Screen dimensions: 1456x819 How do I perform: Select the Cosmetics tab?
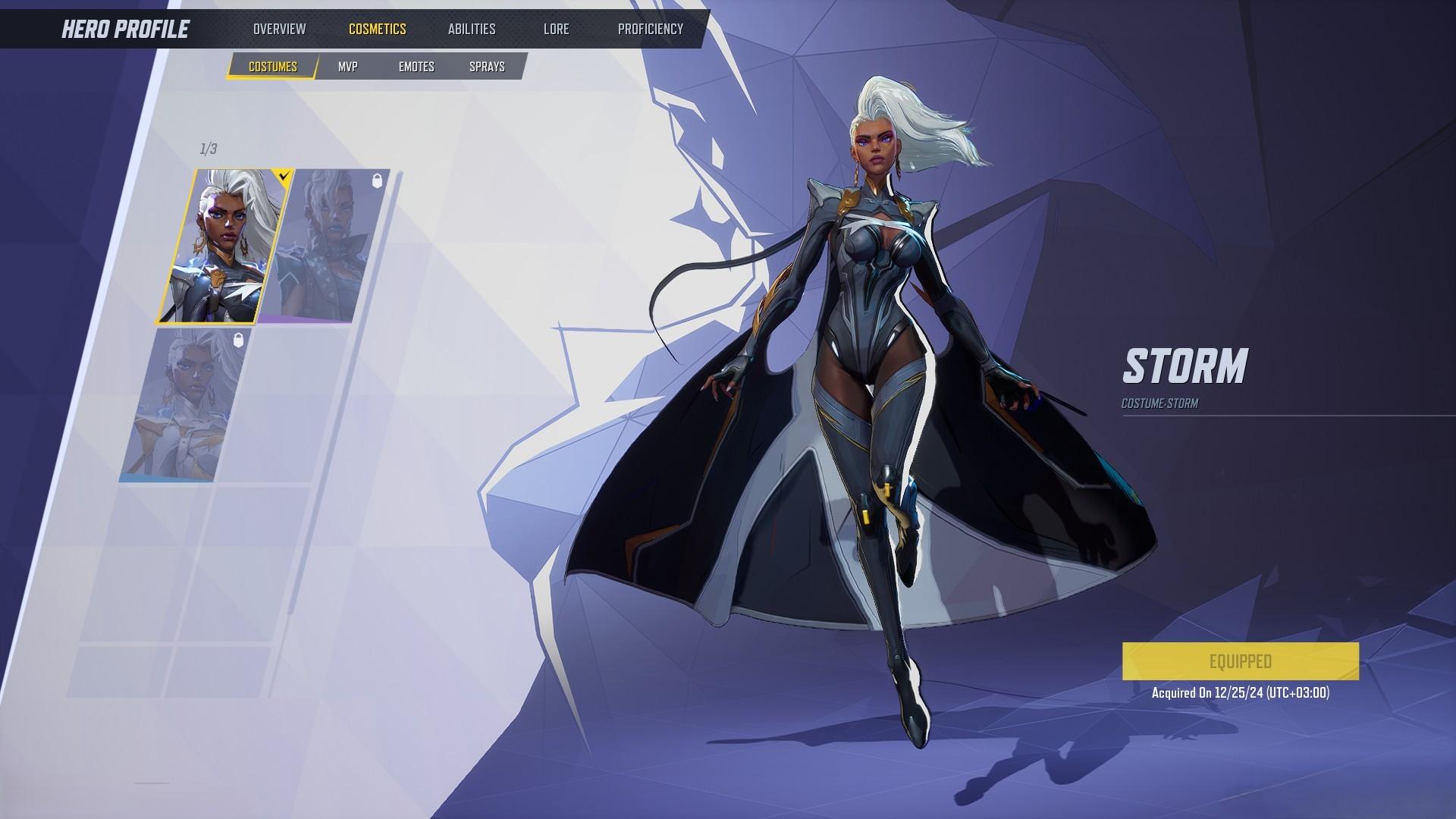[378, 29]
